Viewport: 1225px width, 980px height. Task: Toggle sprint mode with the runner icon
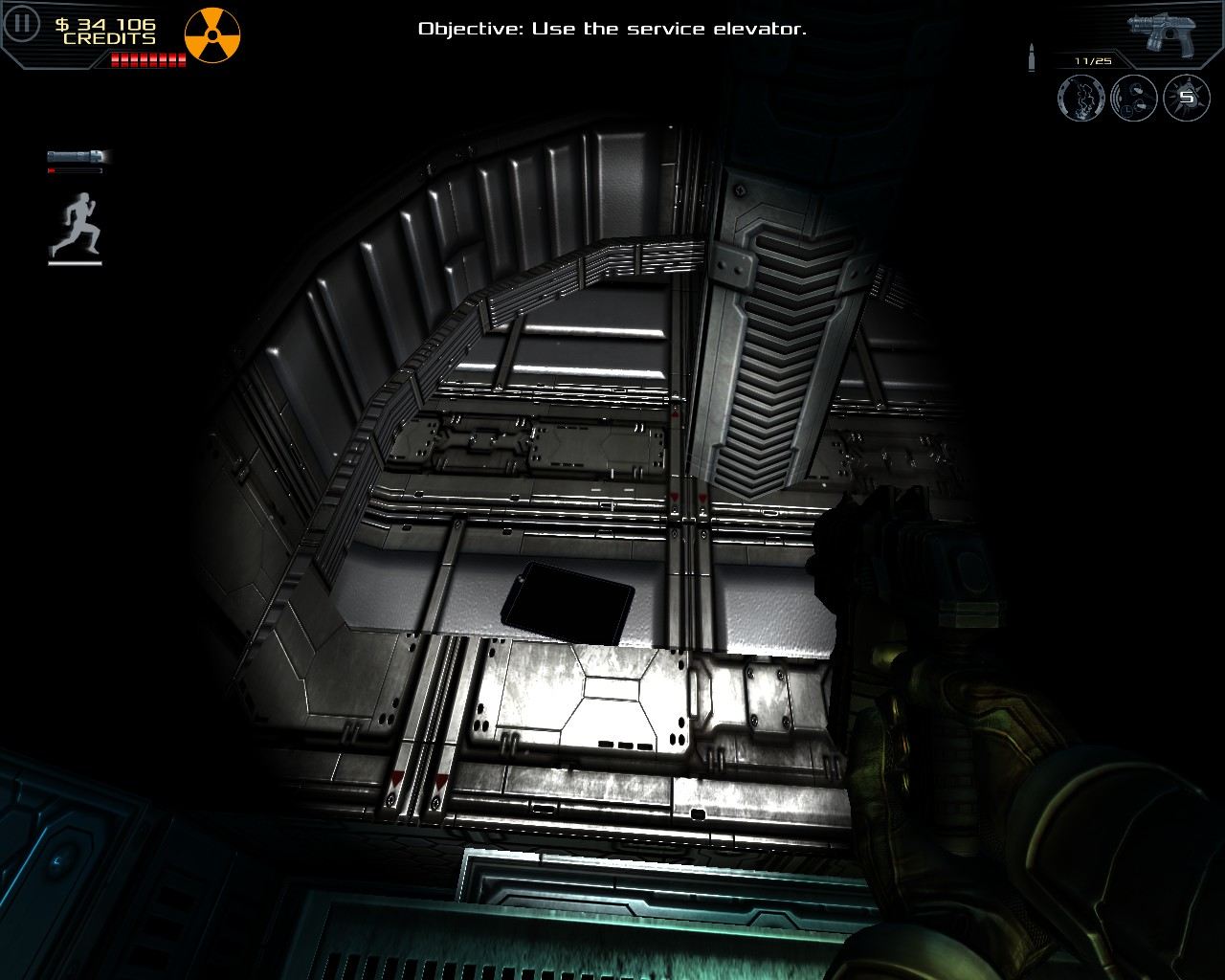point(79,222)
